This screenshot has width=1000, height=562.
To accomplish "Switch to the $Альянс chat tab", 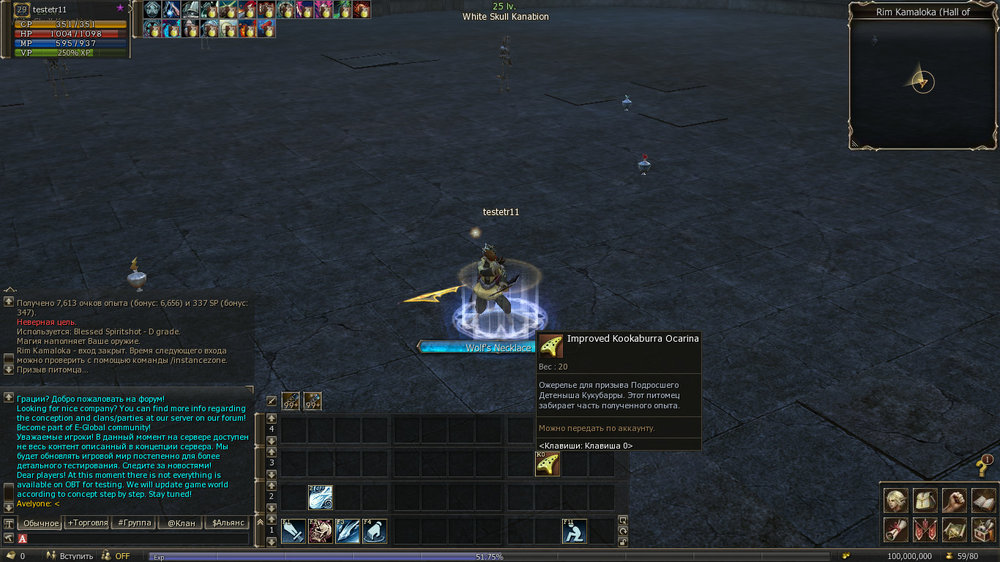I will [x=228, y=523].
